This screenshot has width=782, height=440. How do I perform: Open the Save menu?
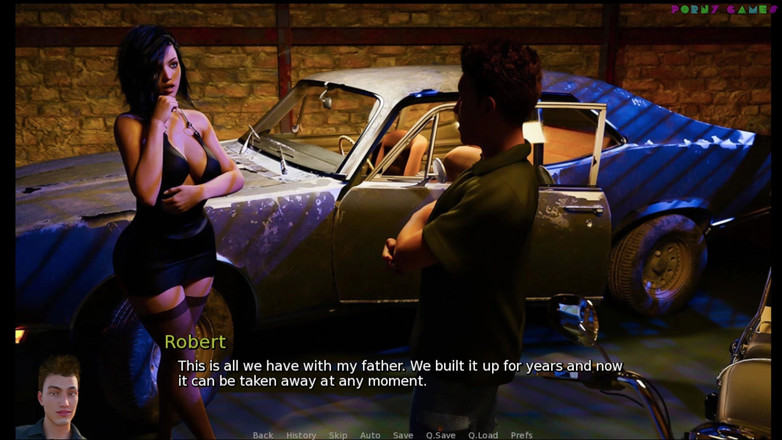403,435
